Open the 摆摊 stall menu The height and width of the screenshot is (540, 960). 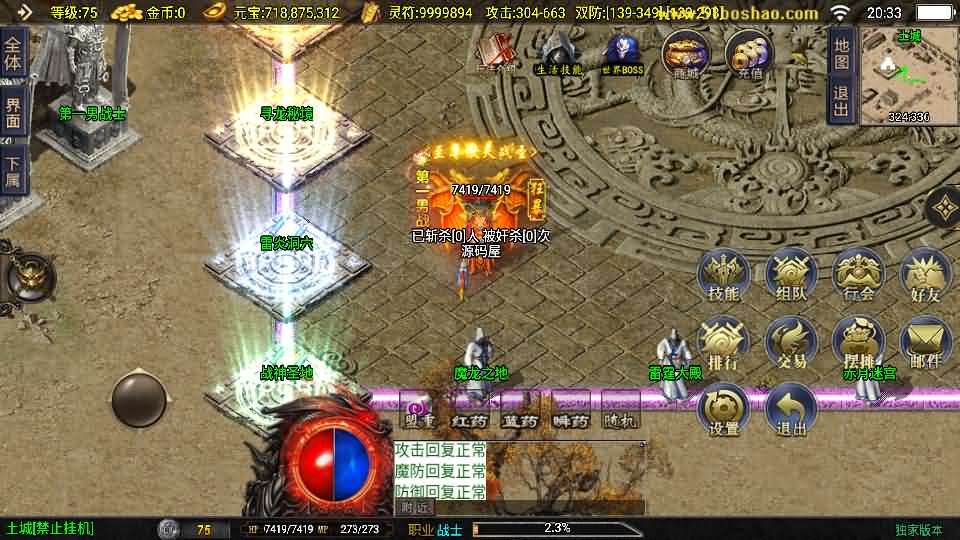point(858,343)
